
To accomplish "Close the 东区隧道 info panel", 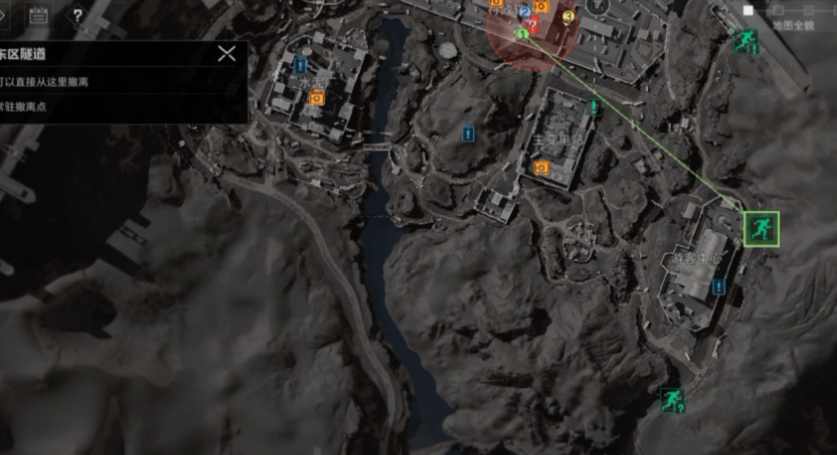I will click(227, 54).
